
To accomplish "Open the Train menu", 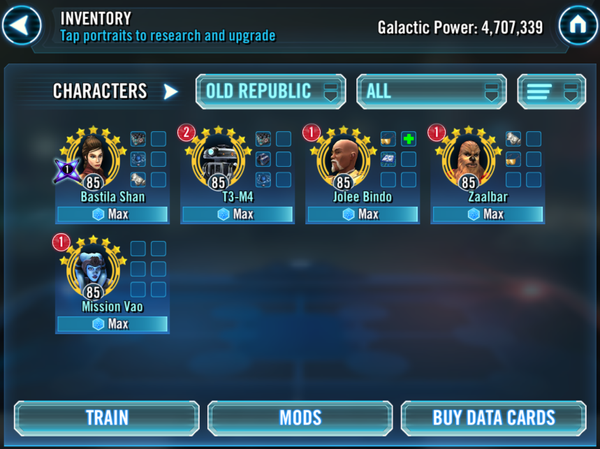I will click(x=106, y=417).
